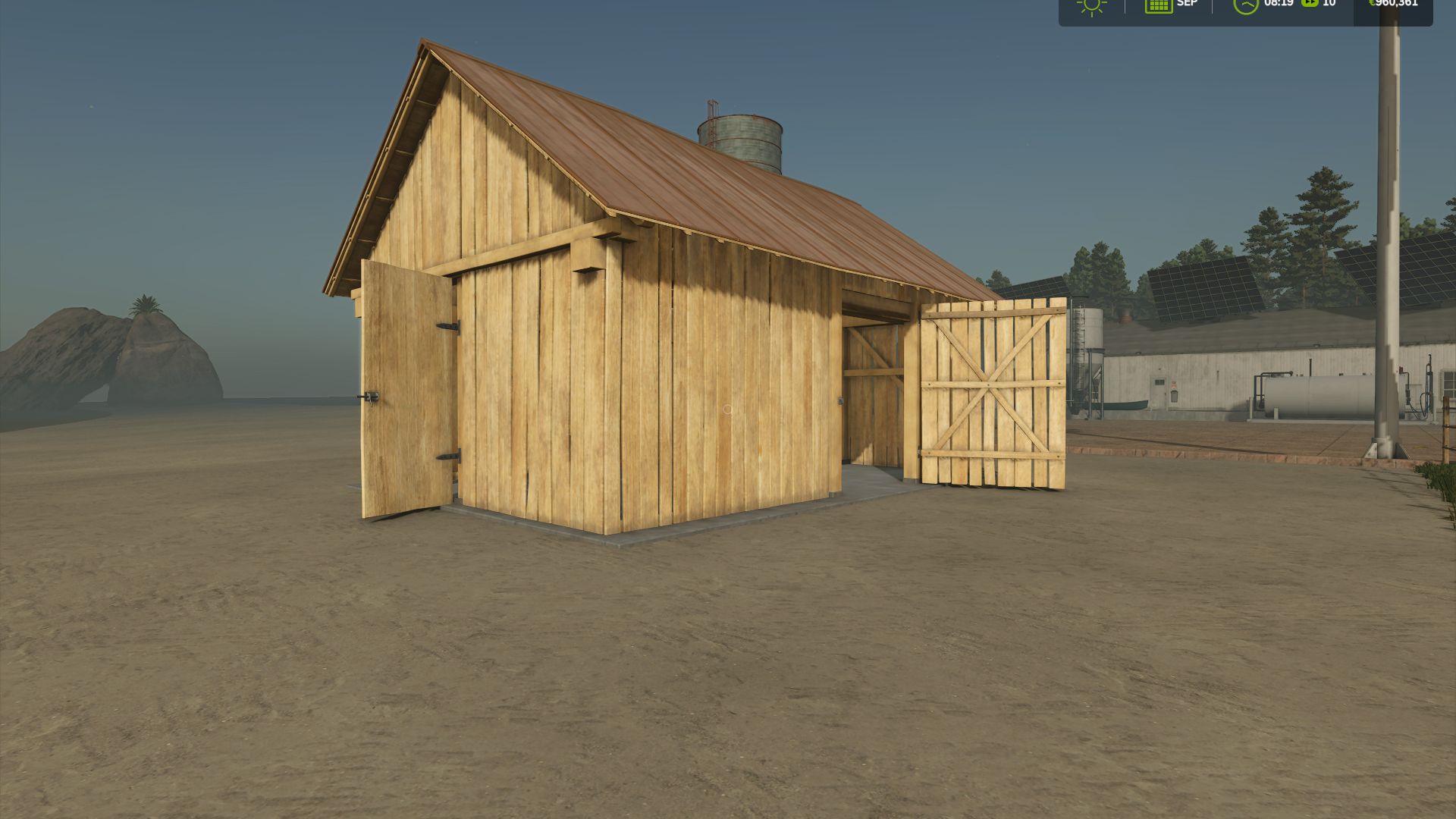Toggle the left barn door closed

click(406, 387)
